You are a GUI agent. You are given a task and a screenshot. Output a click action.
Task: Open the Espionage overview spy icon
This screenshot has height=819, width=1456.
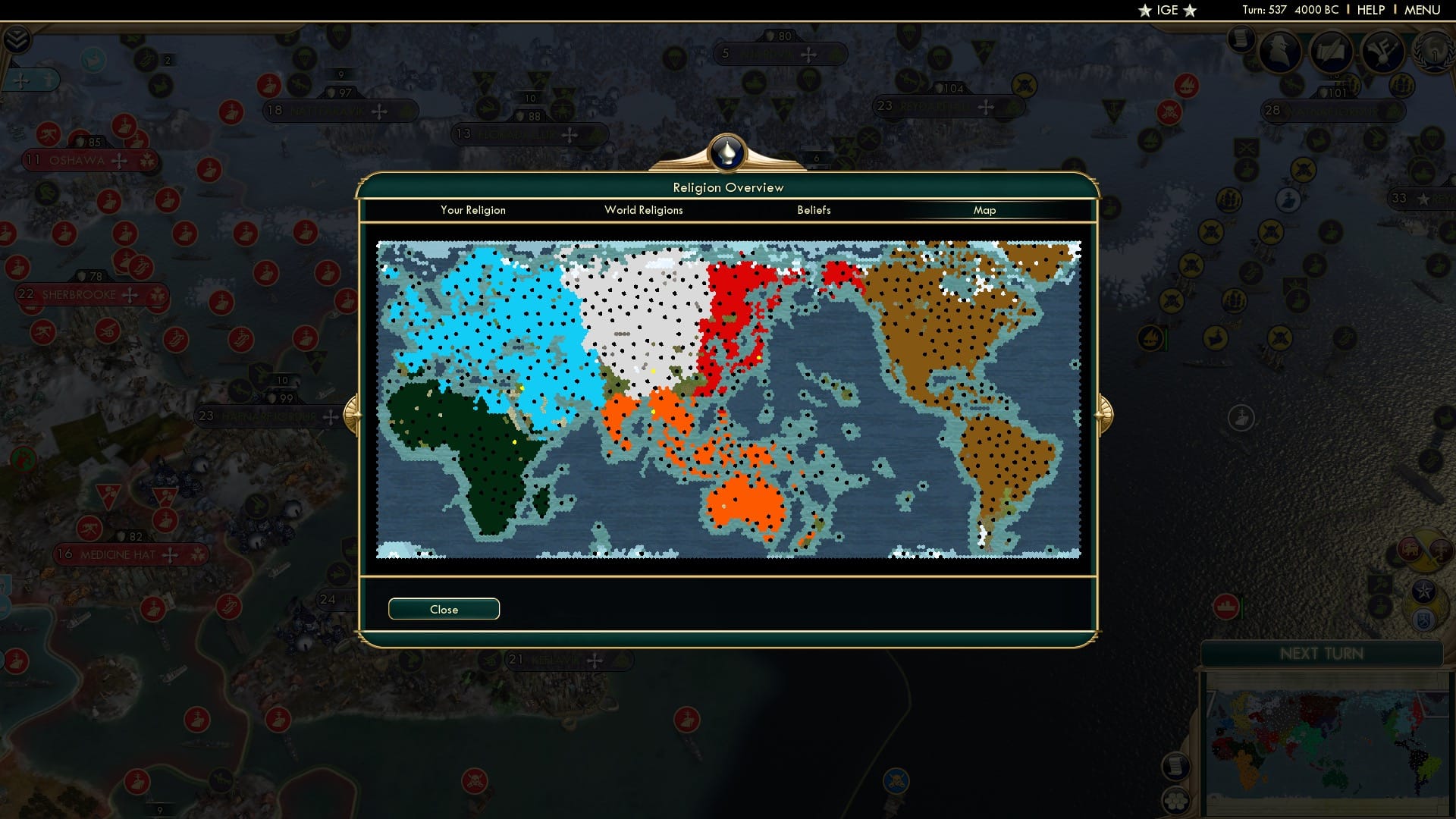click(1279, 52)
